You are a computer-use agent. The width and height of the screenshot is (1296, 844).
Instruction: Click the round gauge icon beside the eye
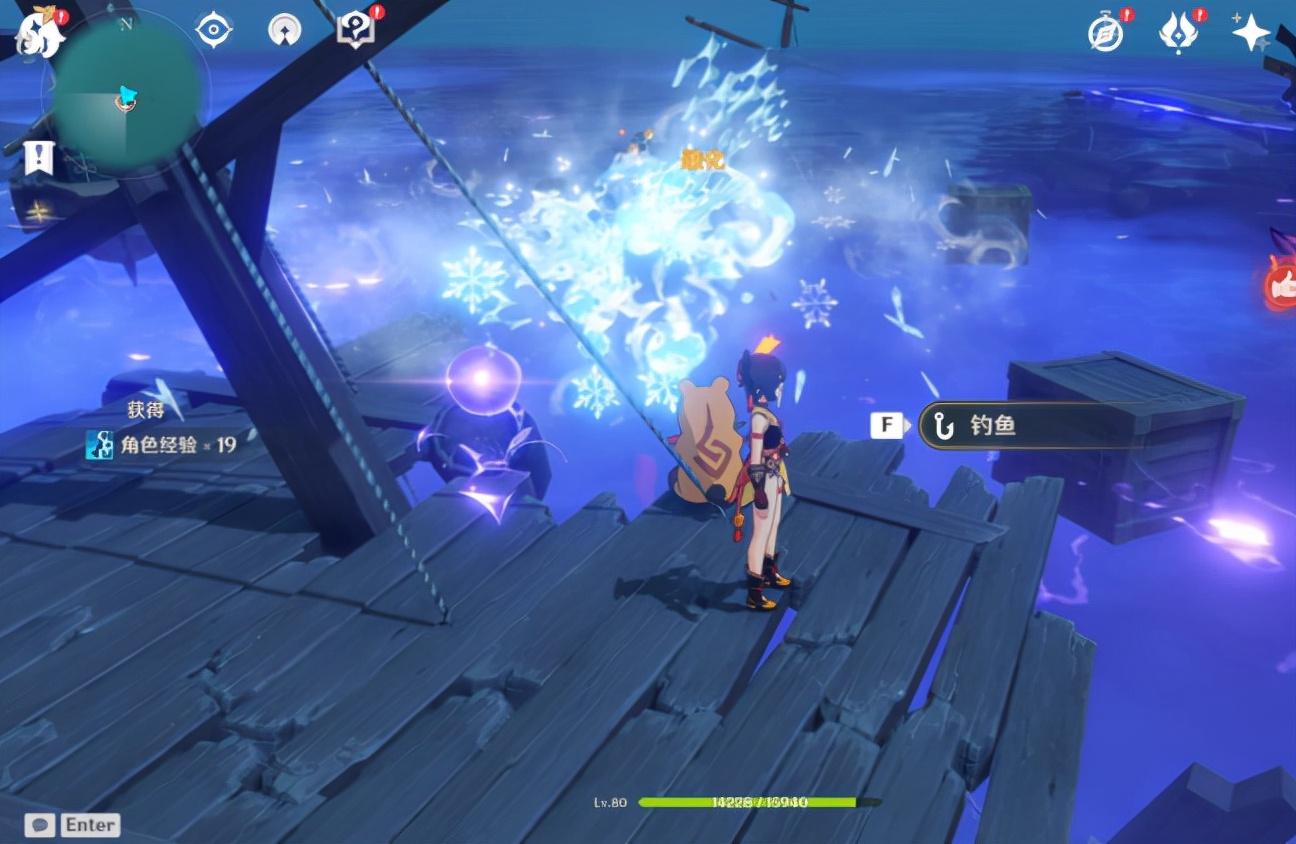285,30
